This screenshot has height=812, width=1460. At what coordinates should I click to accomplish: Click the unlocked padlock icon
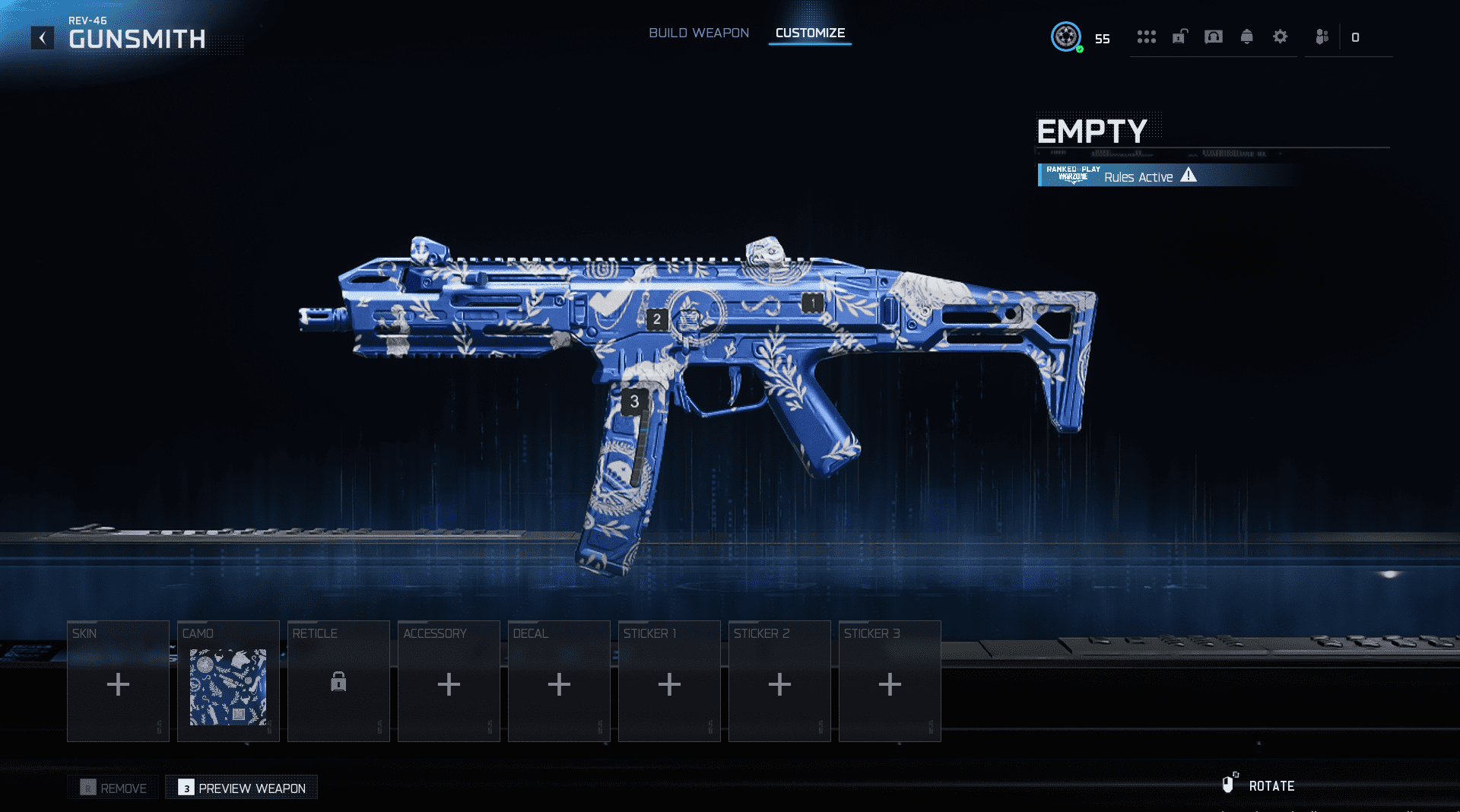pos(1179,36)
